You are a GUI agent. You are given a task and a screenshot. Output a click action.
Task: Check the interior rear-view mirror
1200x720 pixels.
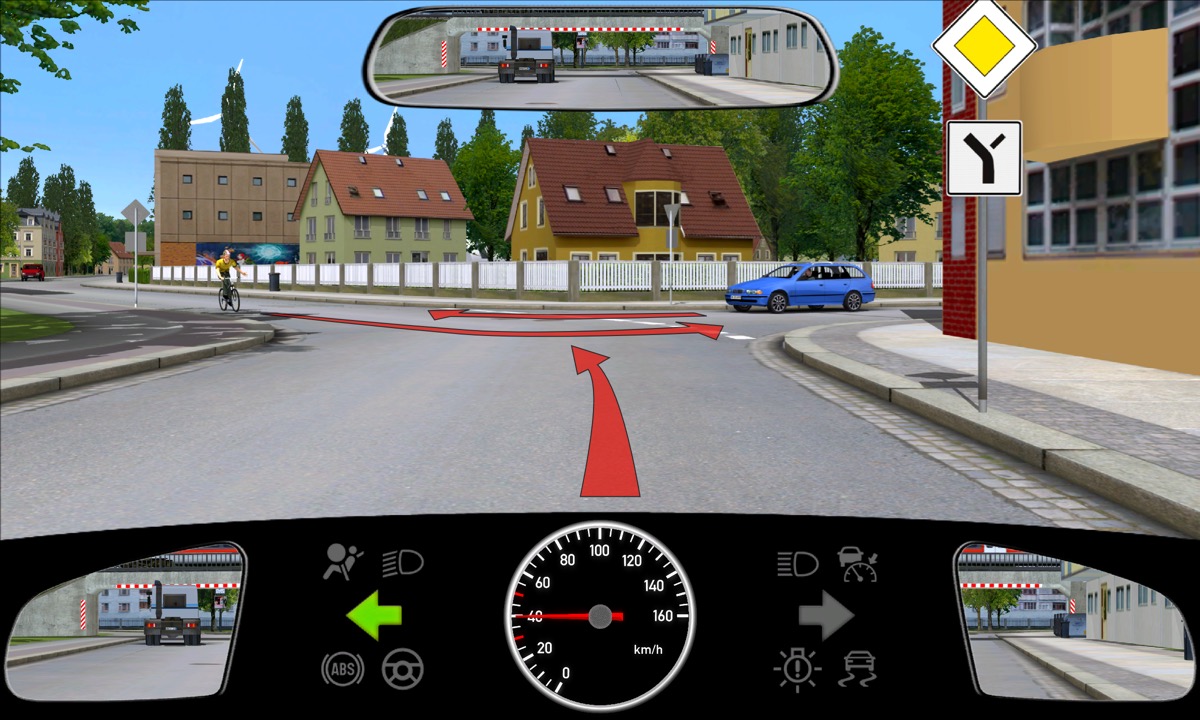[602, 57]
